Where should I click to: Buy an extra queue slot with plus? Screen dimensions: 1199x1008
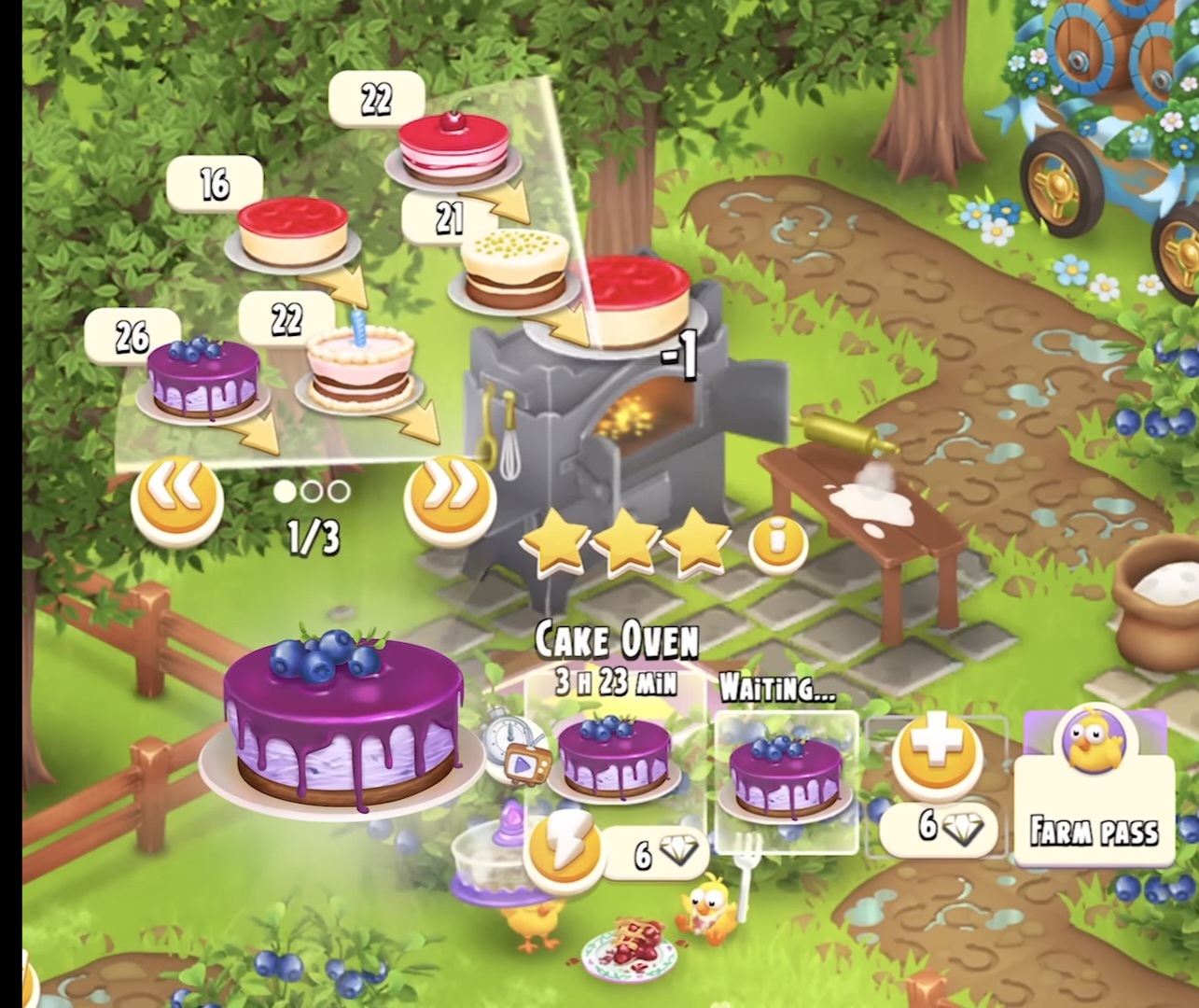point(936,752)
